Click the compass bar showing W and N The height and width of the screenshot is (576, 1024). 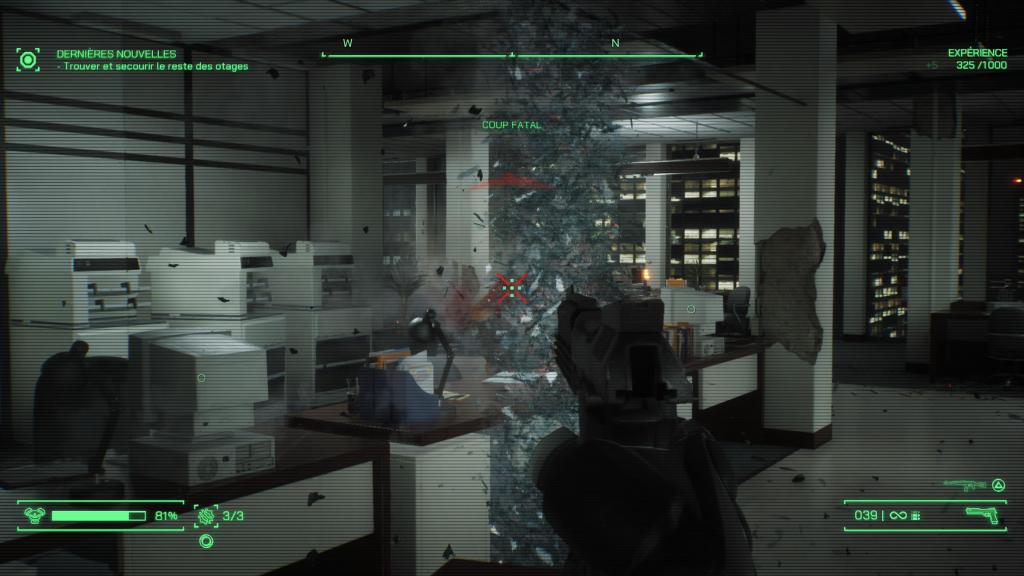512,50
